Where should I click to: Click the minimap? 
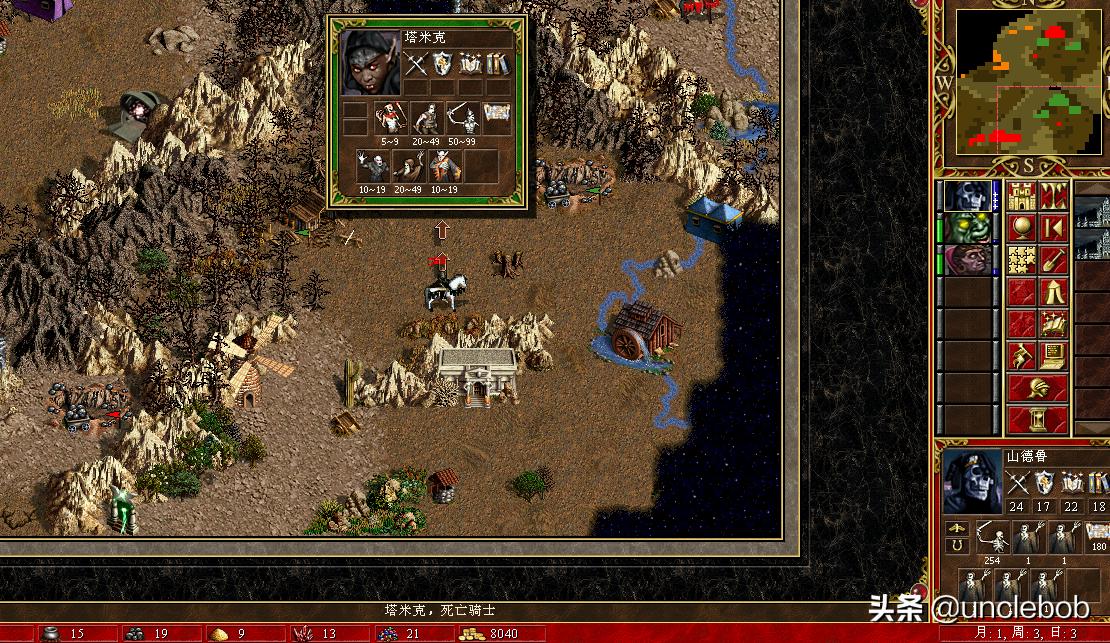pyautogui.click(x=1026, y=82)
